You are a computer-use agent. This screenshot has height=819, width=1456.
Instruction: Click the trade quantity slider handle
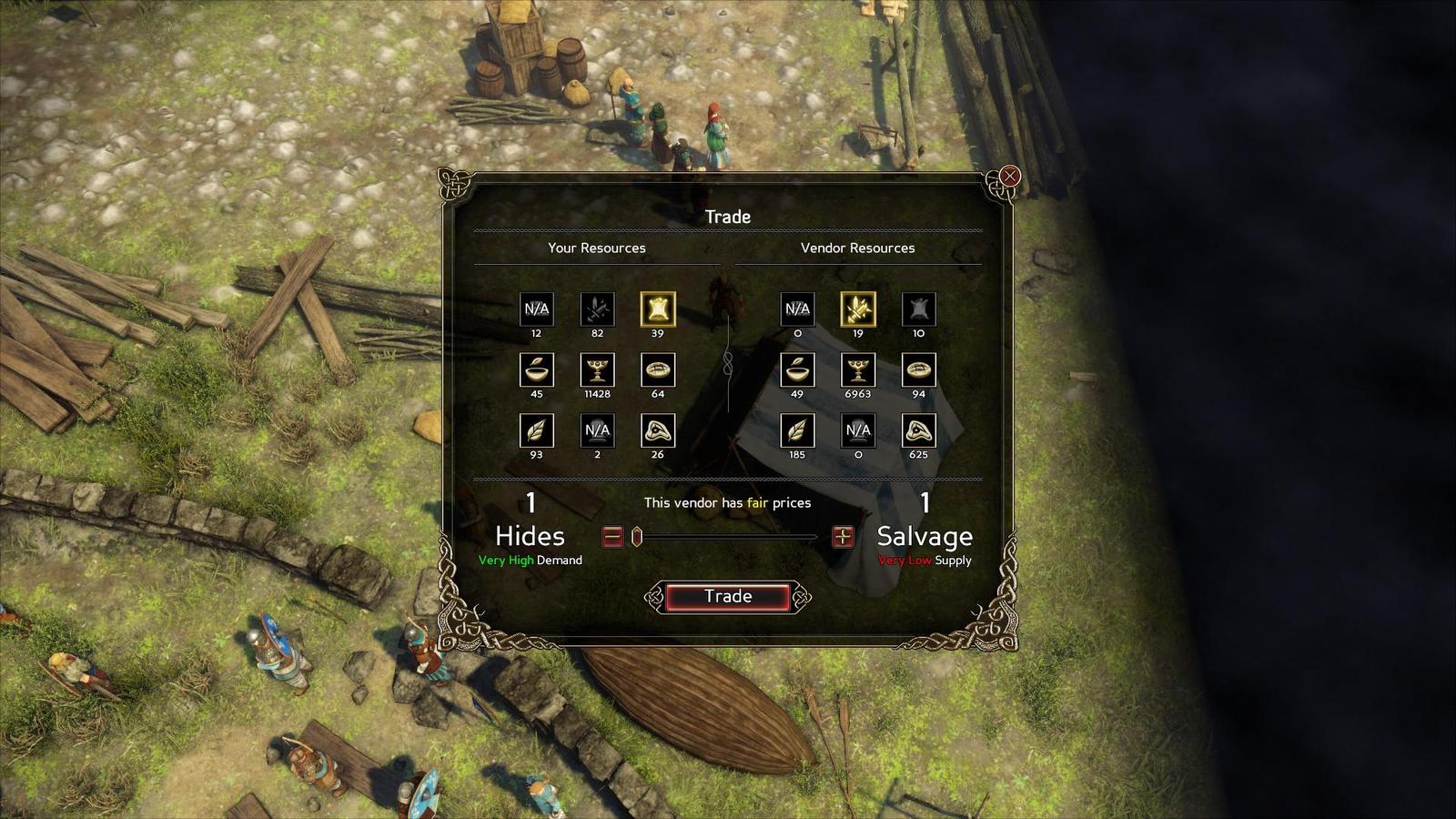click(637, 537)
